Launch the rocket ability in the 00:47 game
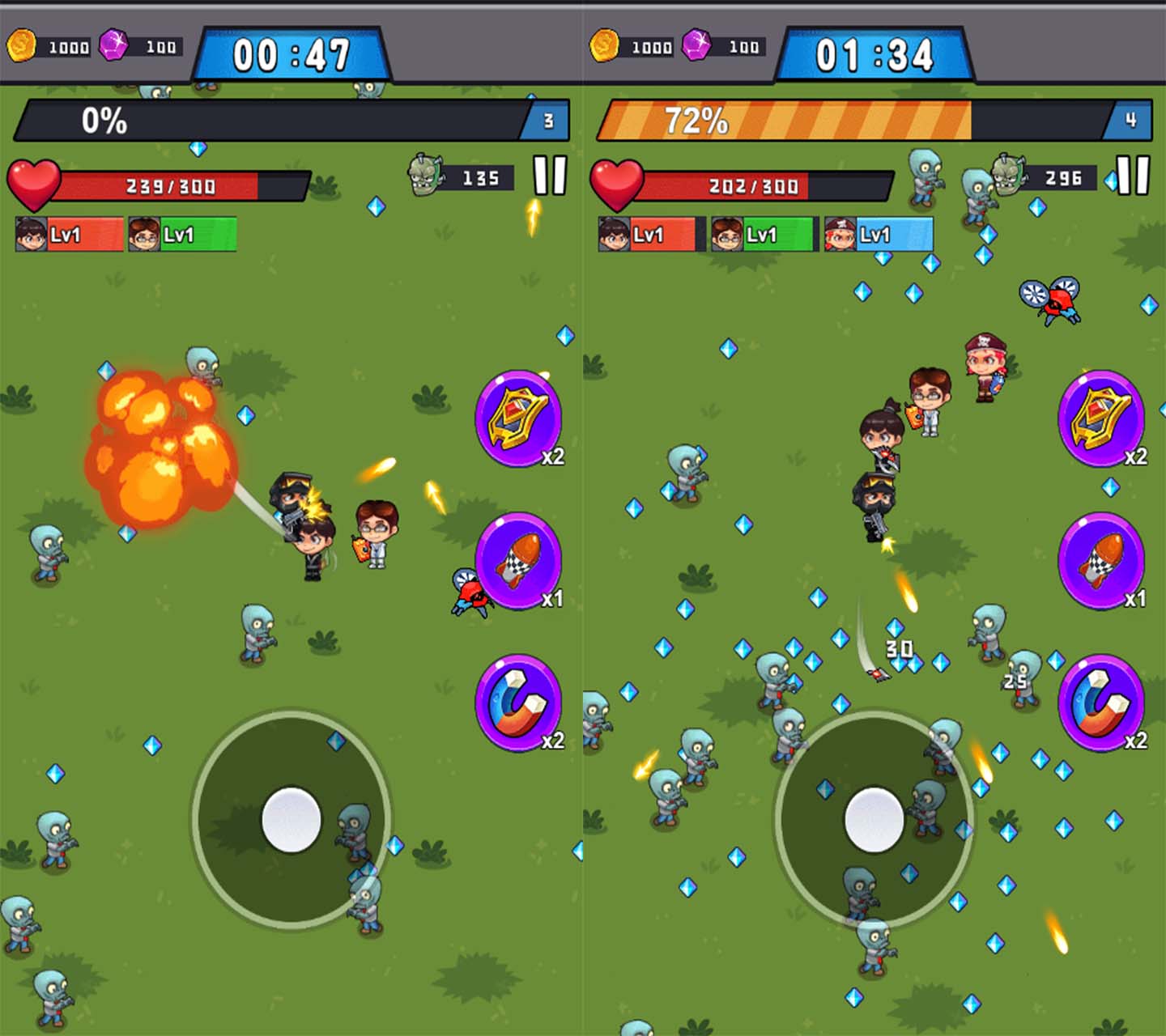The width and height of the screenshot is (1166, 1036). tap(518, 560)
